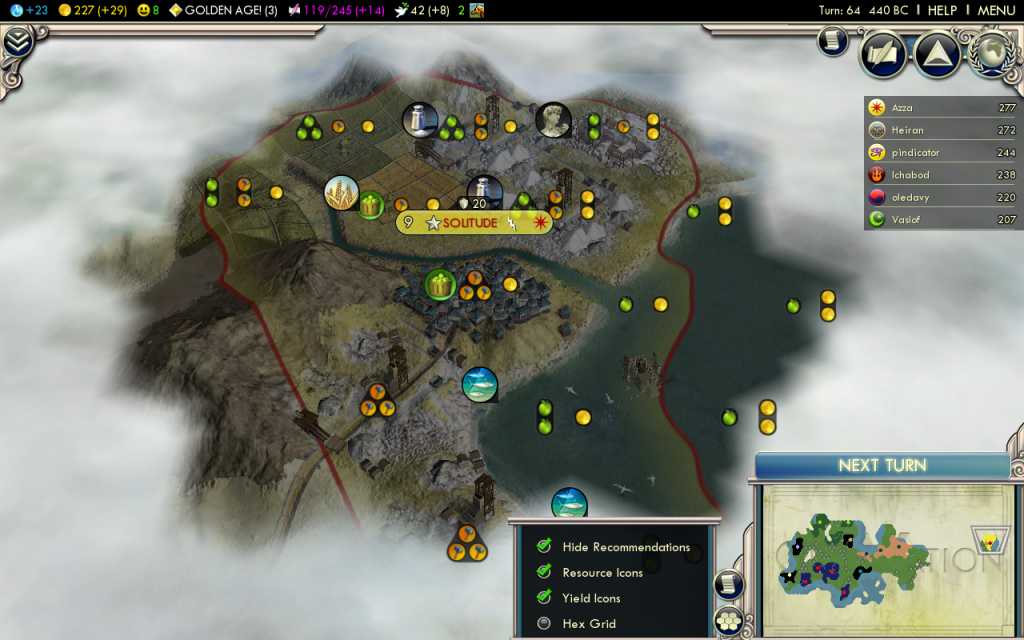Open the quill and scroll advisor button

coord(883,54)
